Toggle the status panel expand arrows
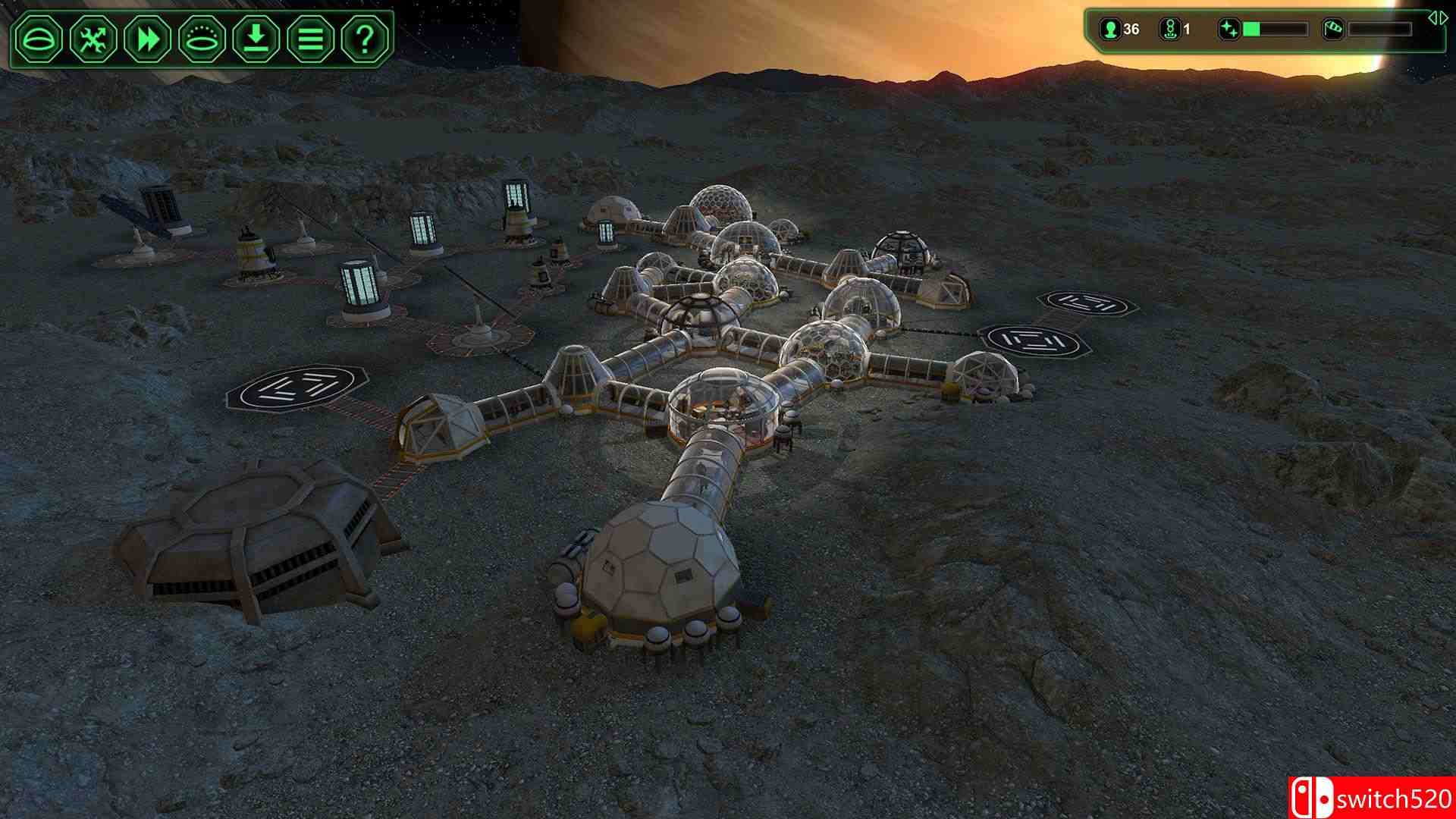The height and width of the screenshot is (819, 1456). (x=1437, y=17)
